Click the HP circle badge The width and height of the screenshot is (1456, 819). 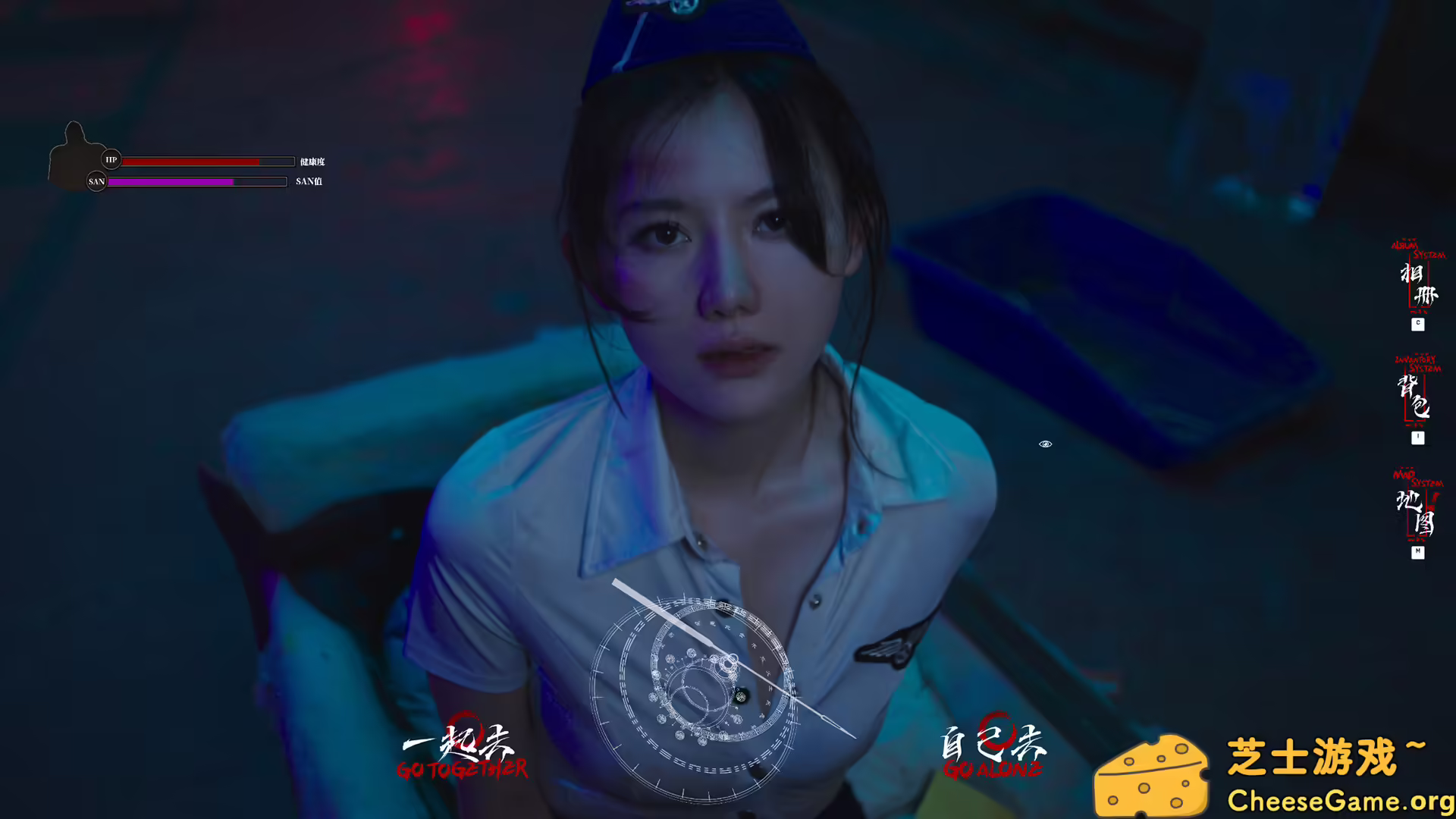tap(111, 161)
